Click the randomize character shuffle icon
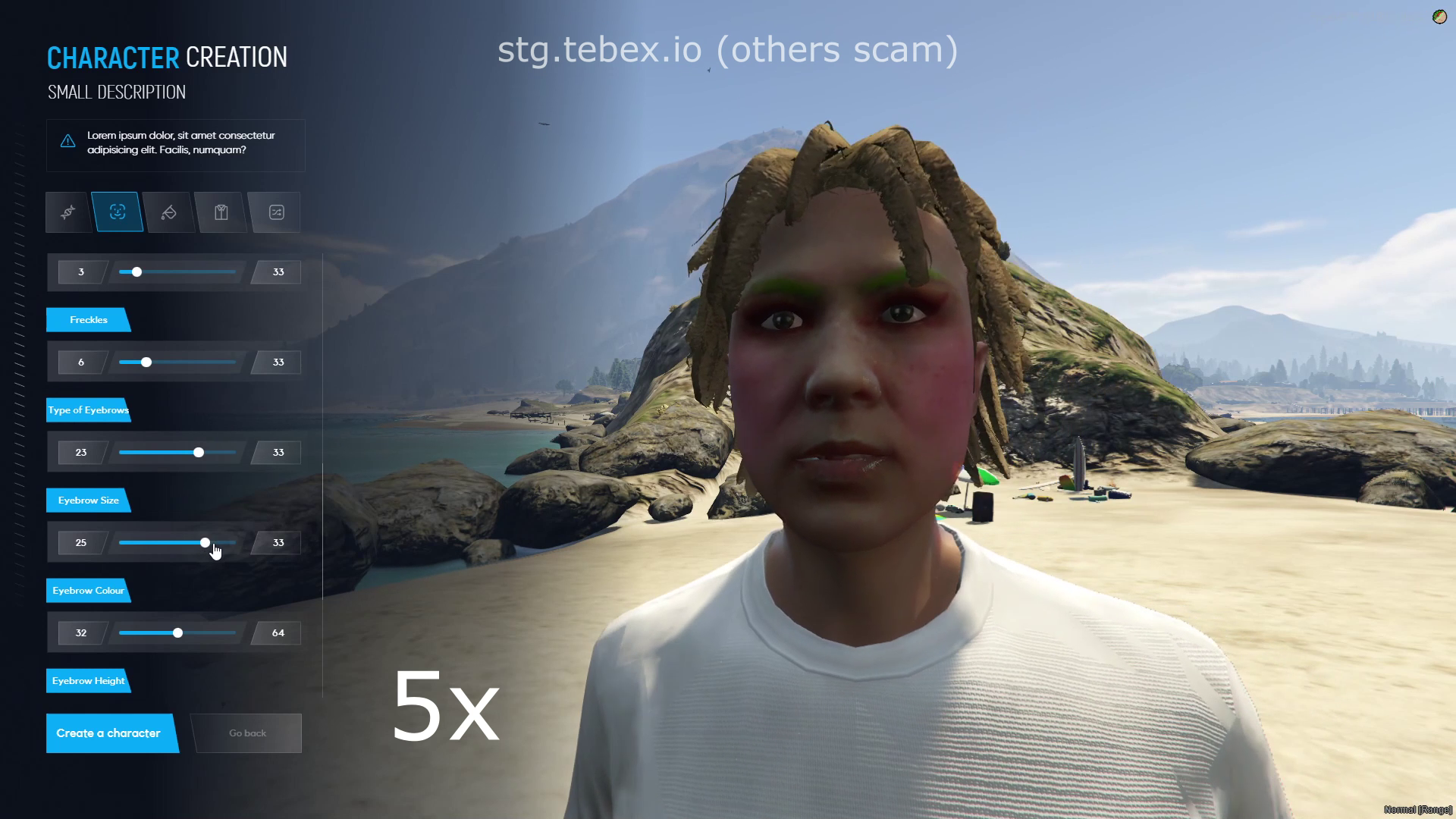 [275, 212]
